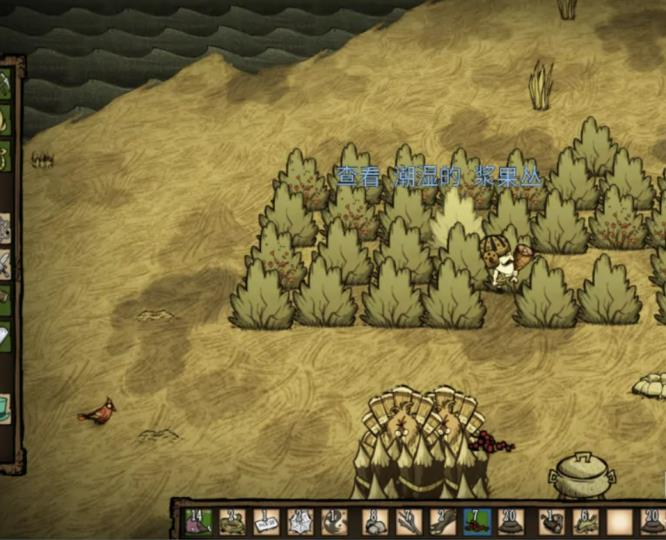Screen dimensions: 666x540
Task: Open the Light crafting tab with flame icon
Action: point(5,120)
